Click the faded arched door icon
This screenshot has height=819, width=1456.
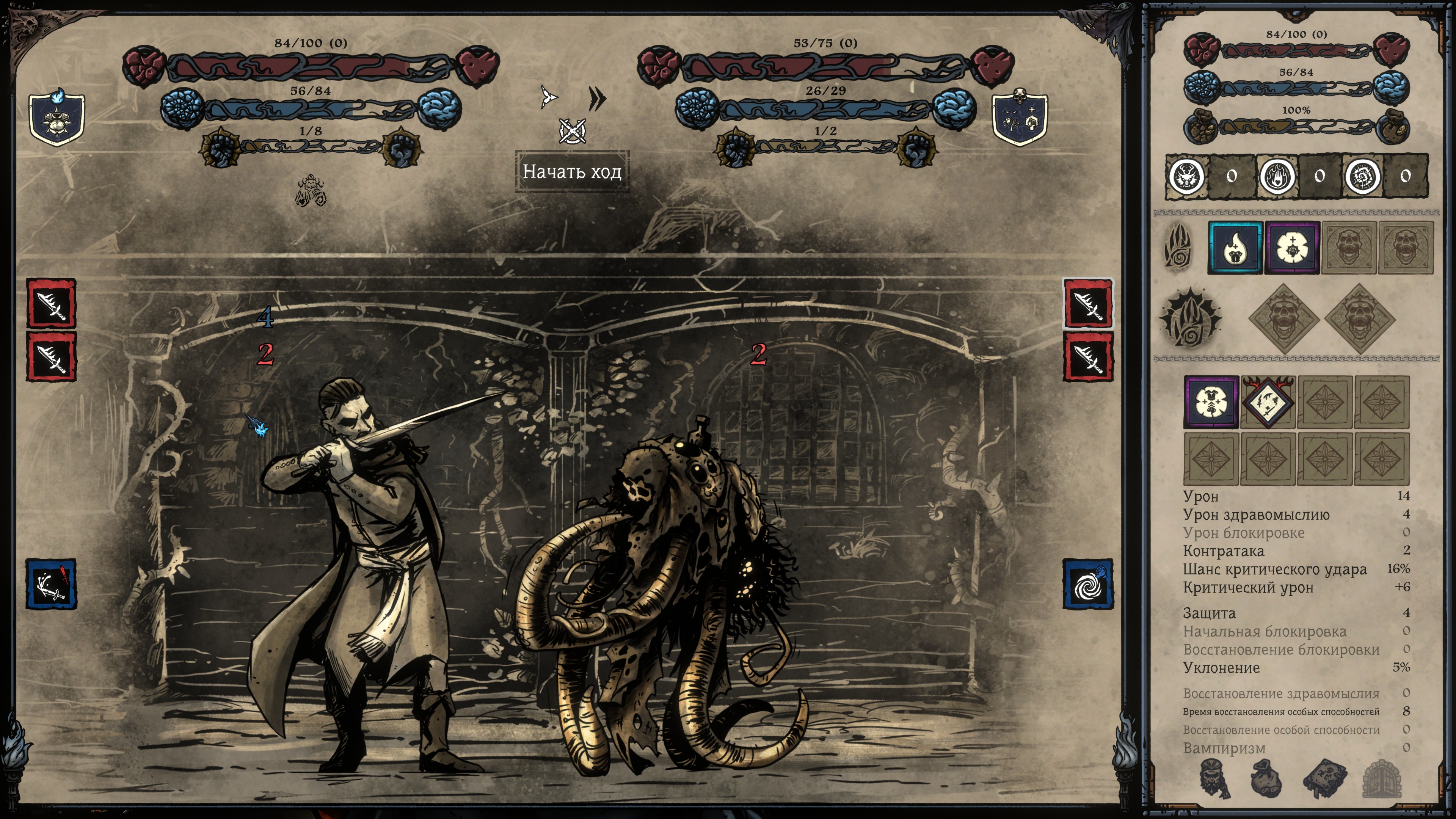click(1382, 778)
